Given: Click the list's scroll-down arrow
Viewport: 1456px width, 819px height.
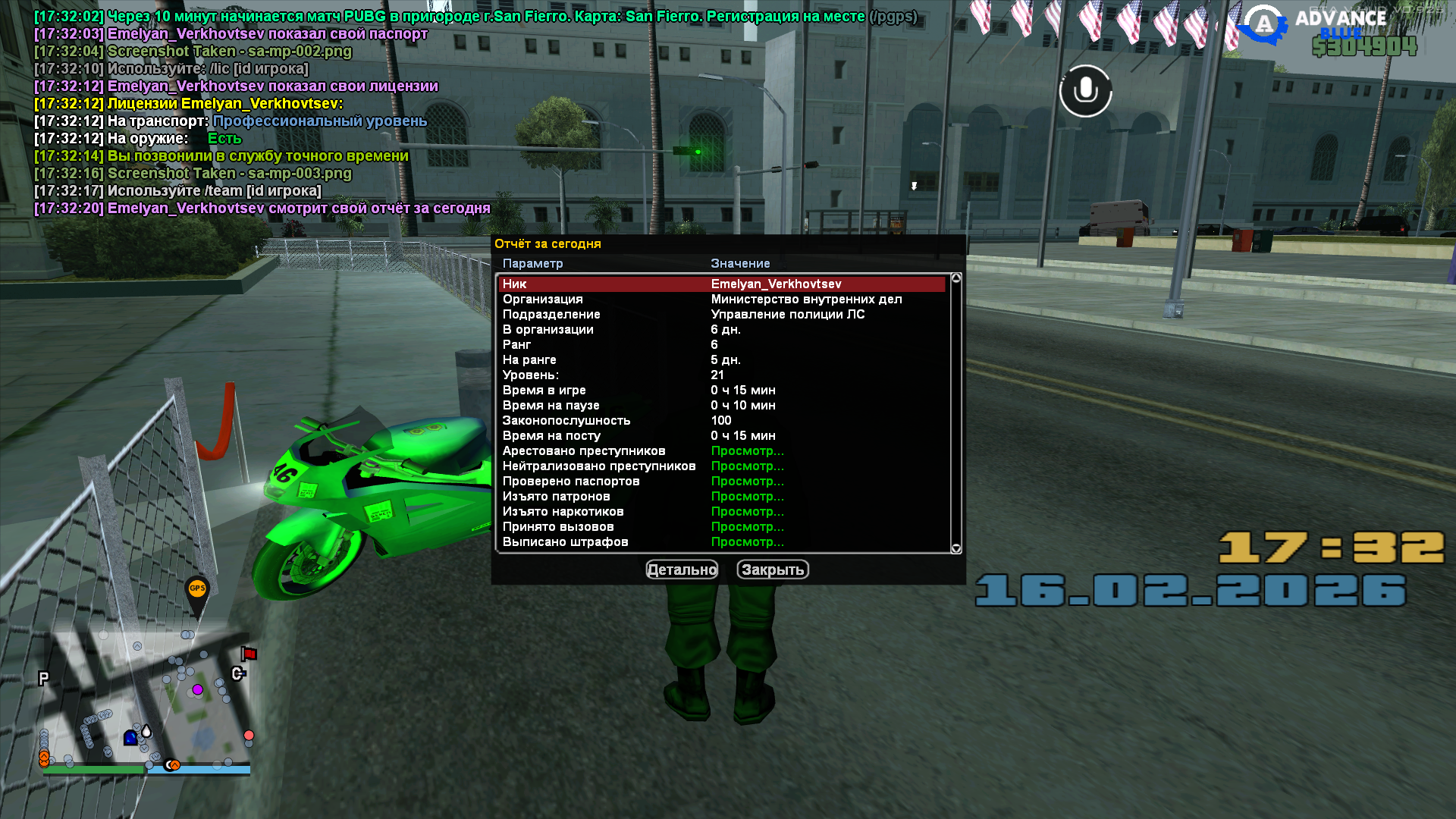Looking at the screenshot, I should 956,548.
